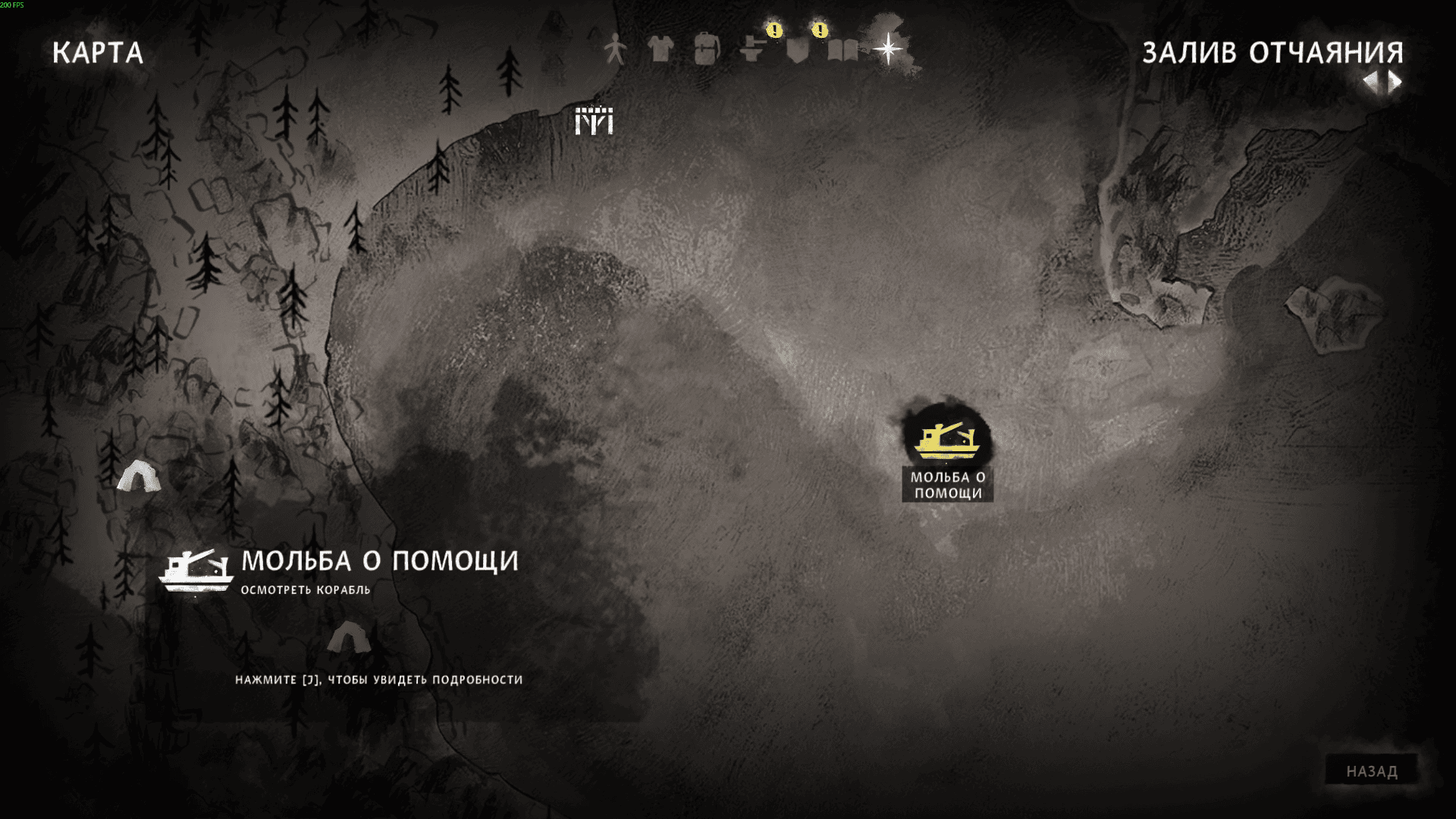Switch to the clothing shirt tab

[661, 50]
